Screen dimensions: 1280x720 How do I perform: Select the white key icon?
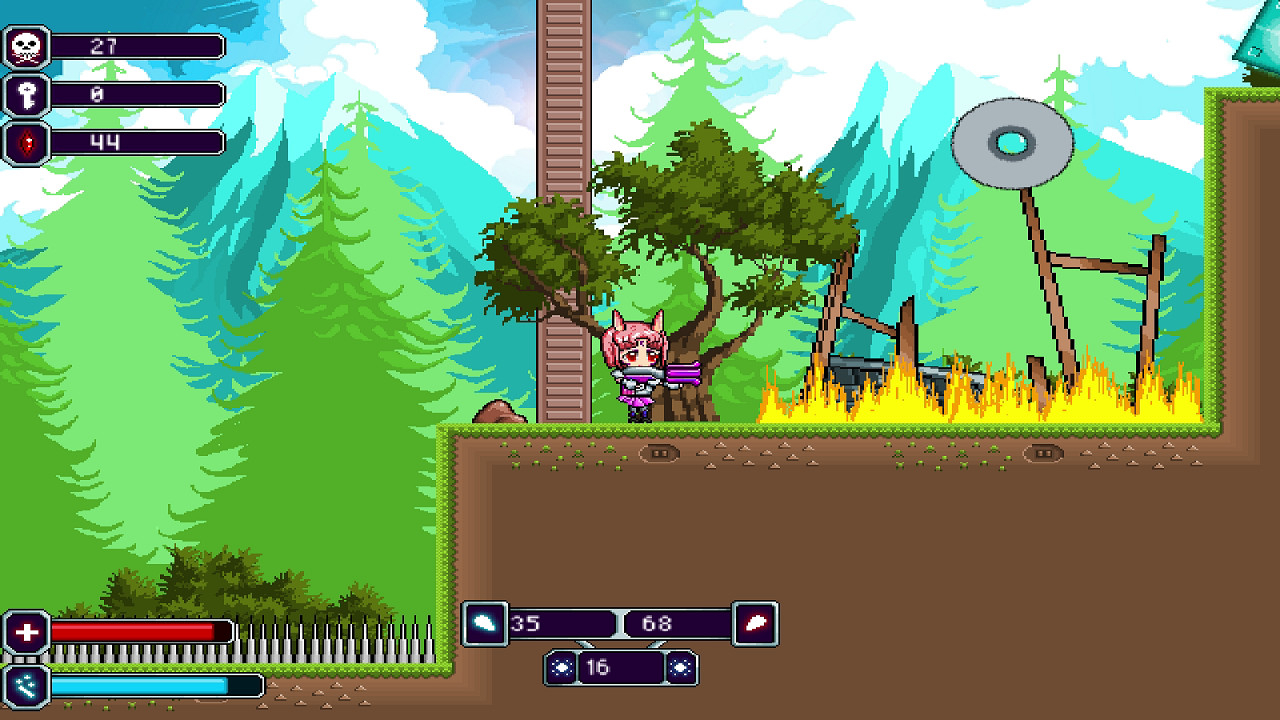[x=26, y=95]
